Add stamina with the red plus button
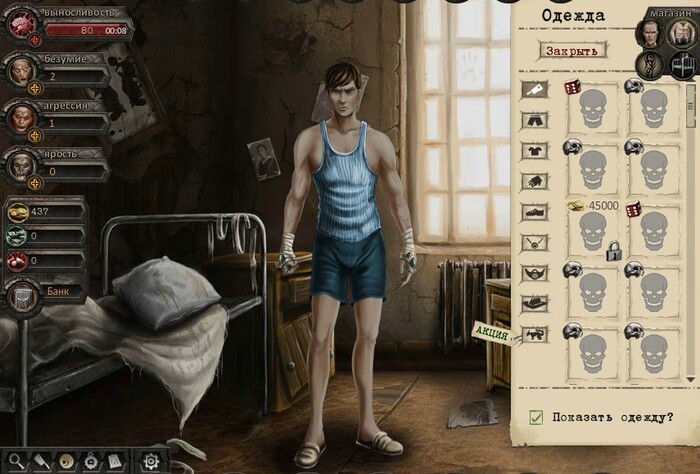The width and height of the screenshot is (700, 474). (35, 41)
